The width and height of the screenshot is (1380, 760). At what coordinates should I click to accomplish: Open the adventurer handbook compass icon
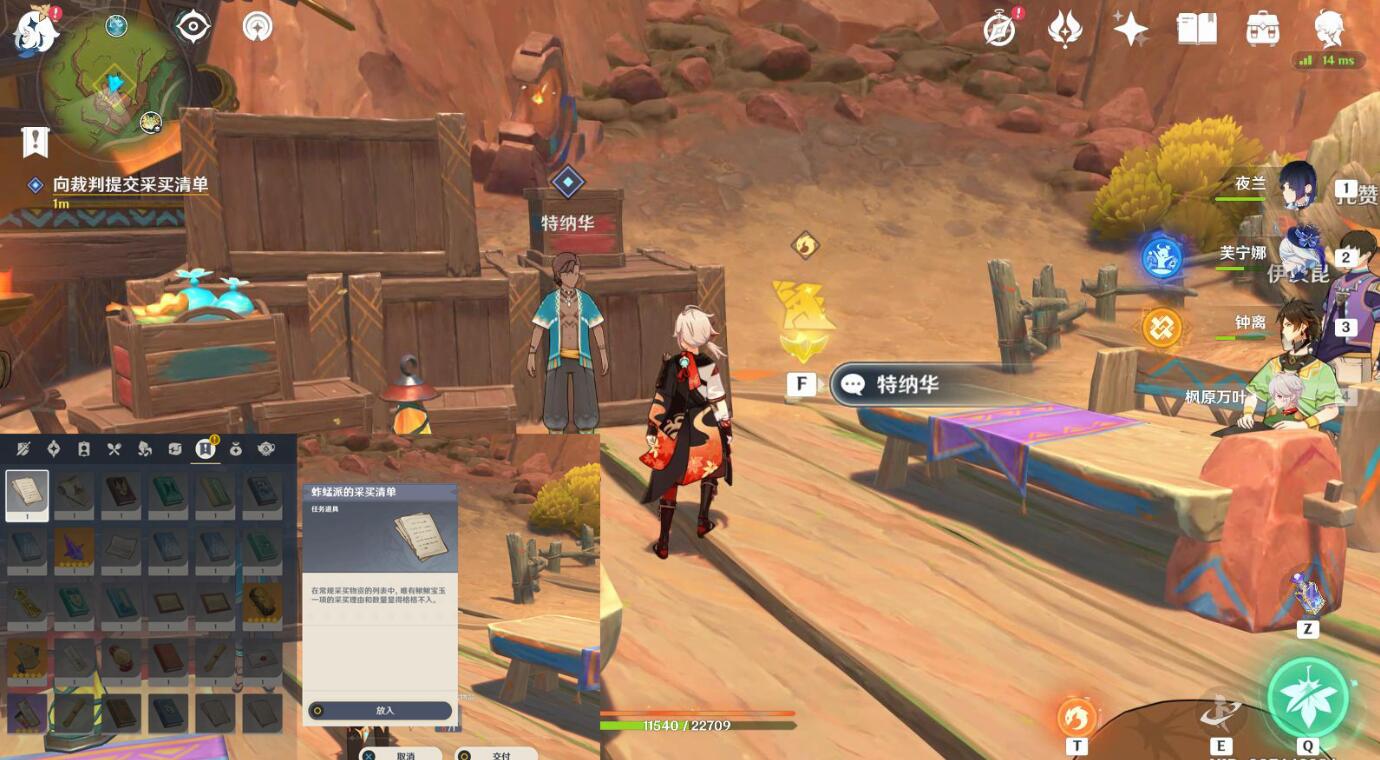click(x=999, y=29)
